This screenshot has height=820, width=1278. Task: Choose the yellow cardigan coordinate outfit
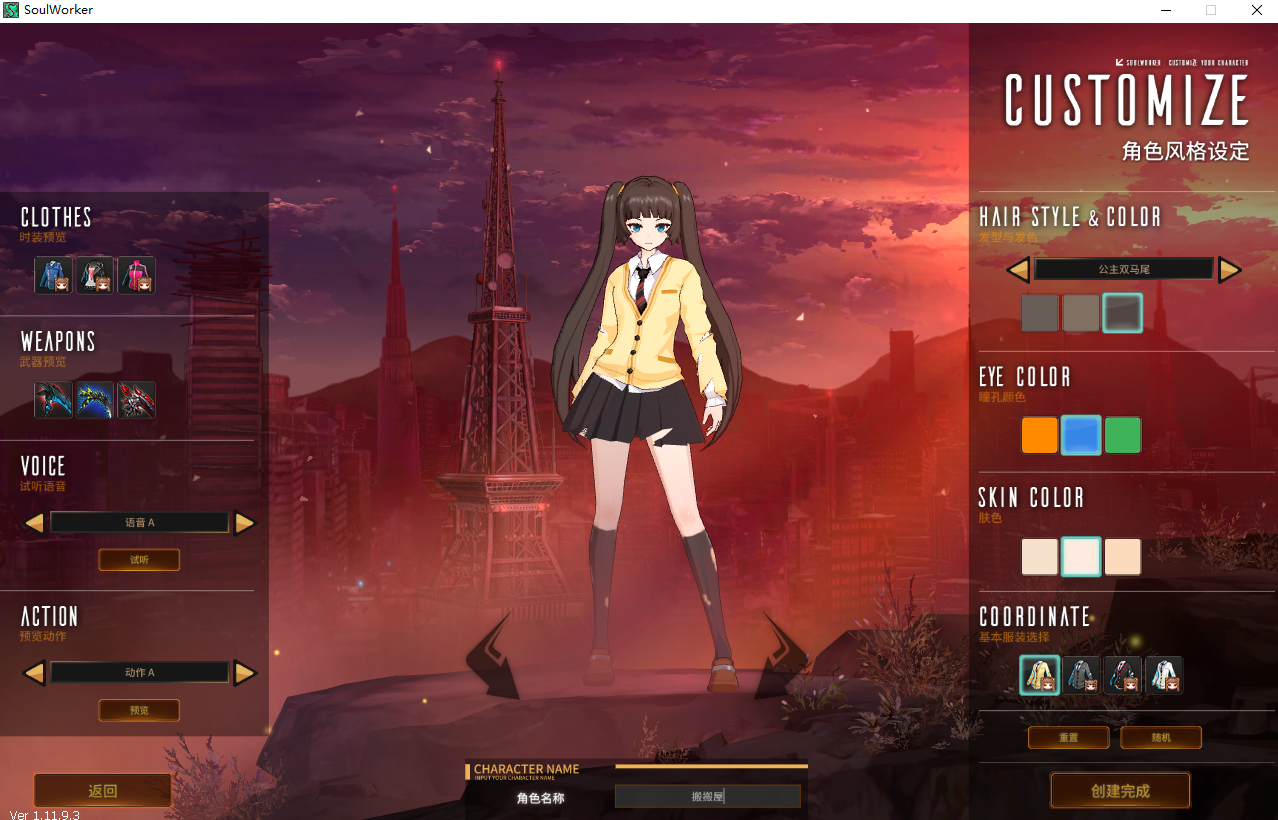pos(1040,675)
